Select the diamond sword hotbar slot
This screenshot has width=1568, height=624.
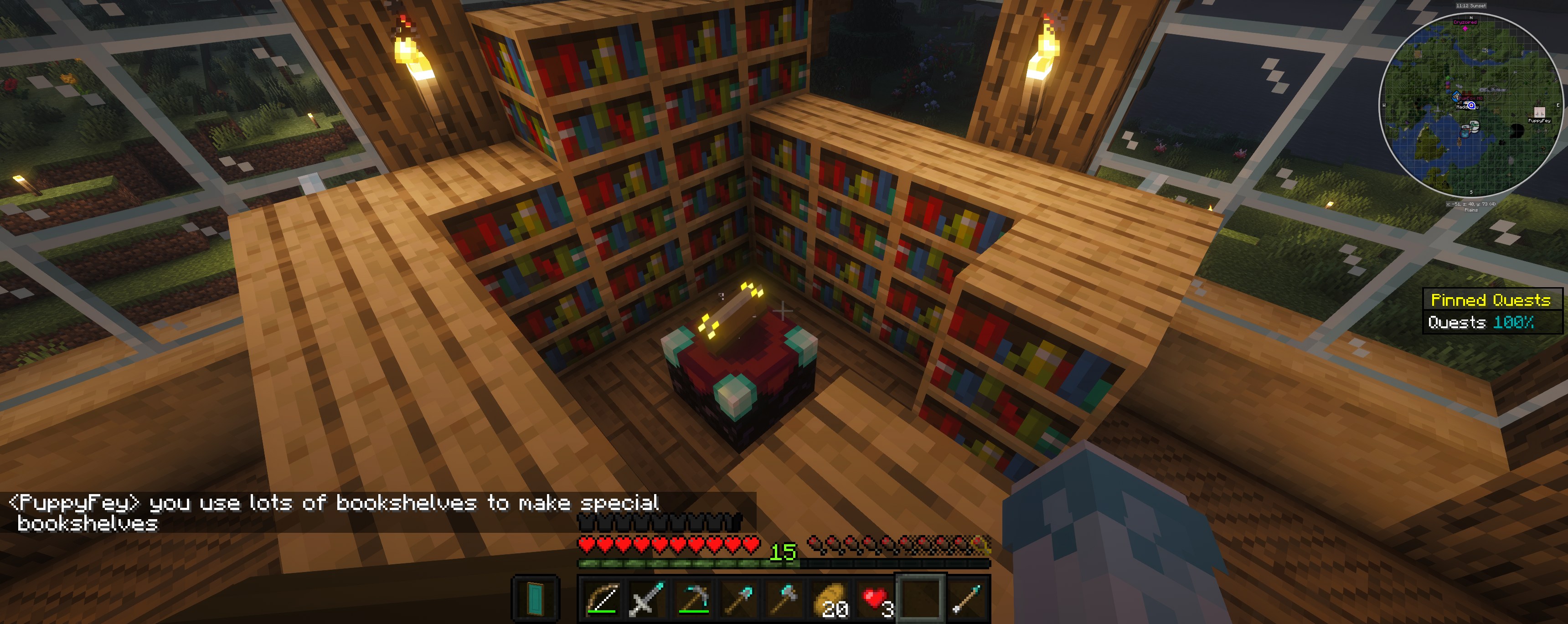click(646, 598)
